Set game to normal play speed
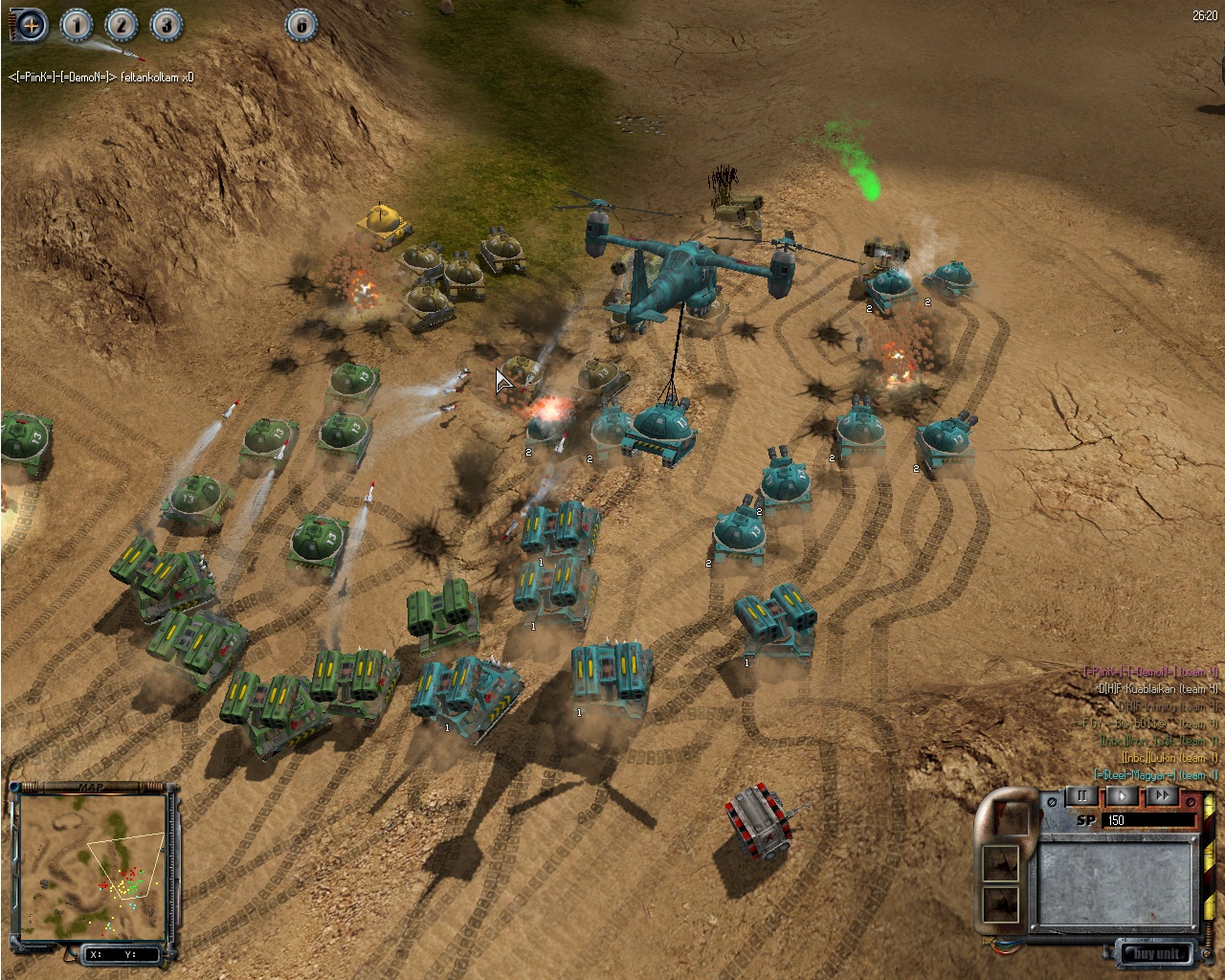This screenshot has height=980, width=1225. (x=1123, y=795)
